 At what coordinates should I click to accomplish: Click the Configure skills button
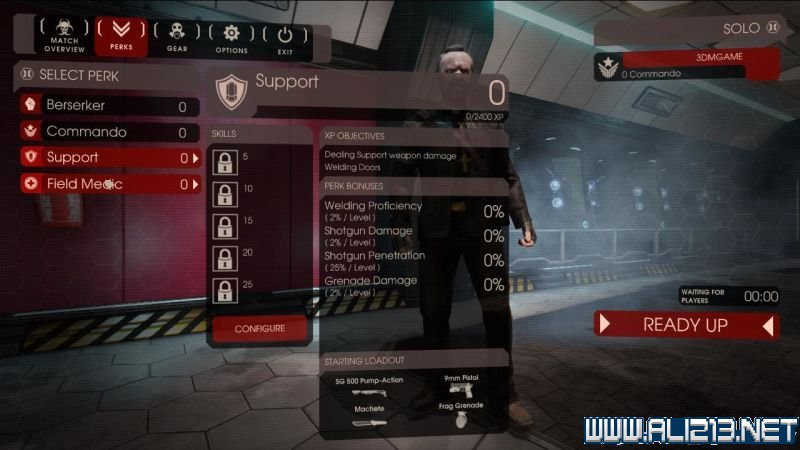tap(259, 328)
